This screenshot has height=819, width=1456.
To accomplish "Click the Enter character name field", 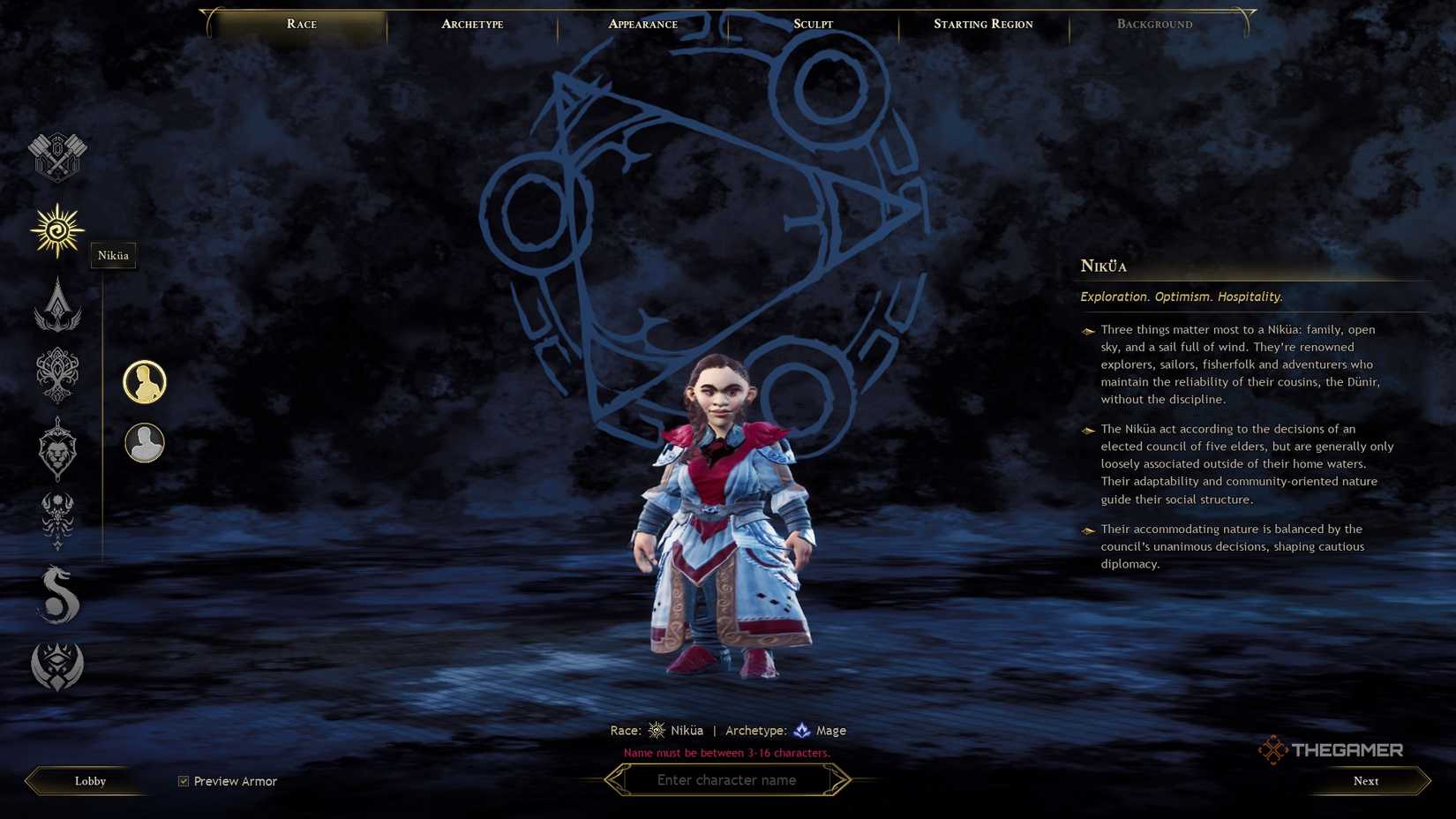I will (727, 779).
